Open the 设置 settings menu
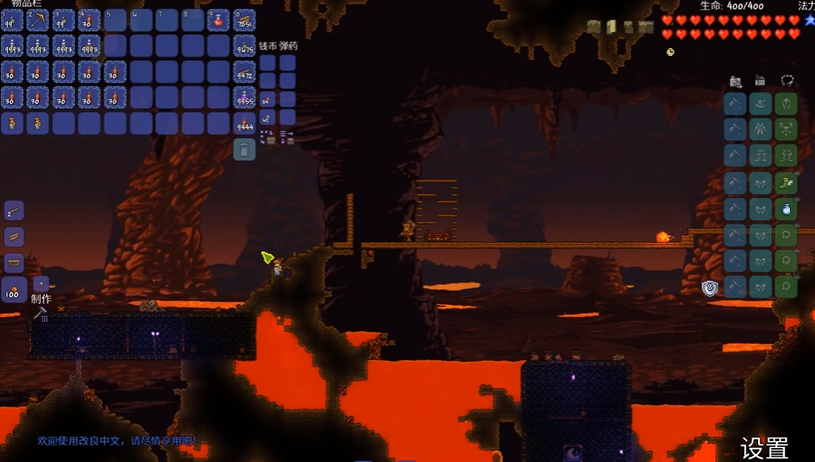815x462 pixels. (765, 449)
